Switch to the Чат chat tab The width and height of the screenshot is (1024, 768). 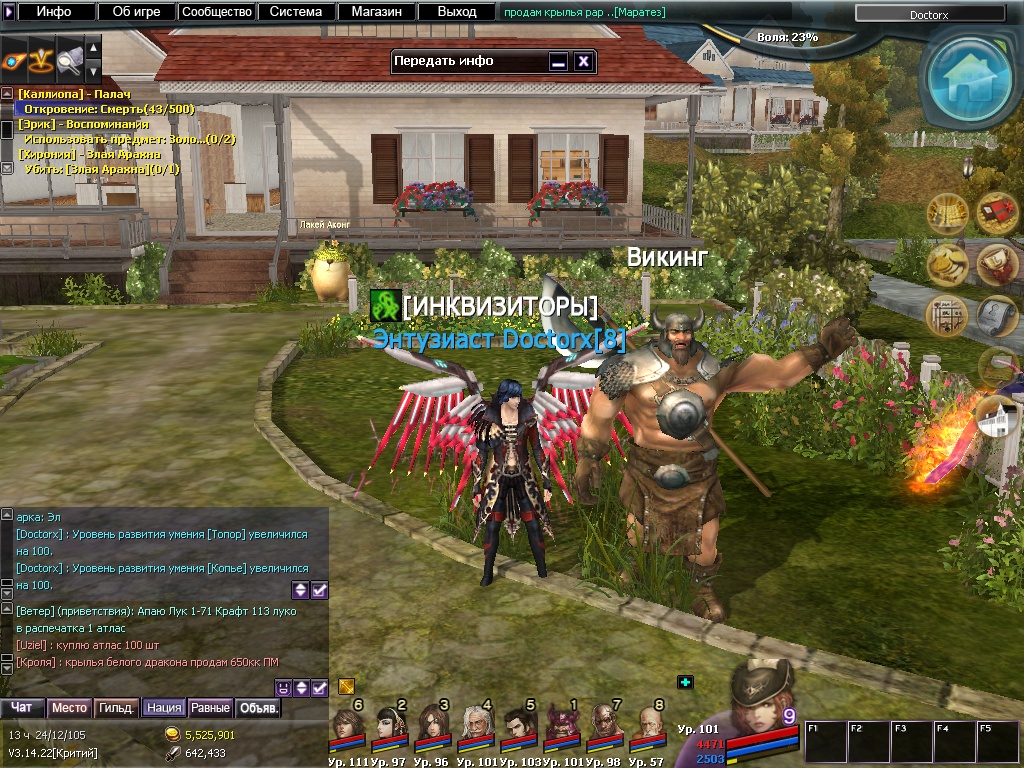(x=21, y=708)
